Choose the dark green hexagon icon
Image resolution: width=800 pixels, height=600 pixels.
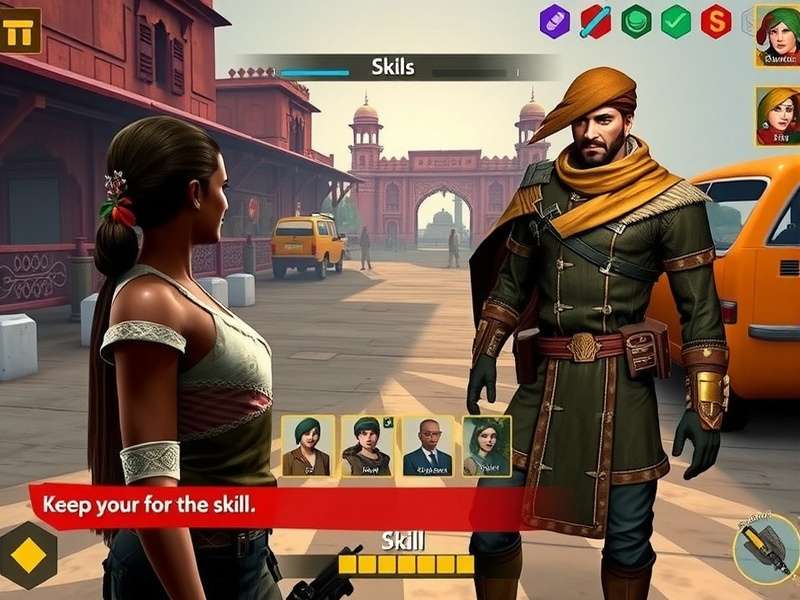tap(636, 21)
